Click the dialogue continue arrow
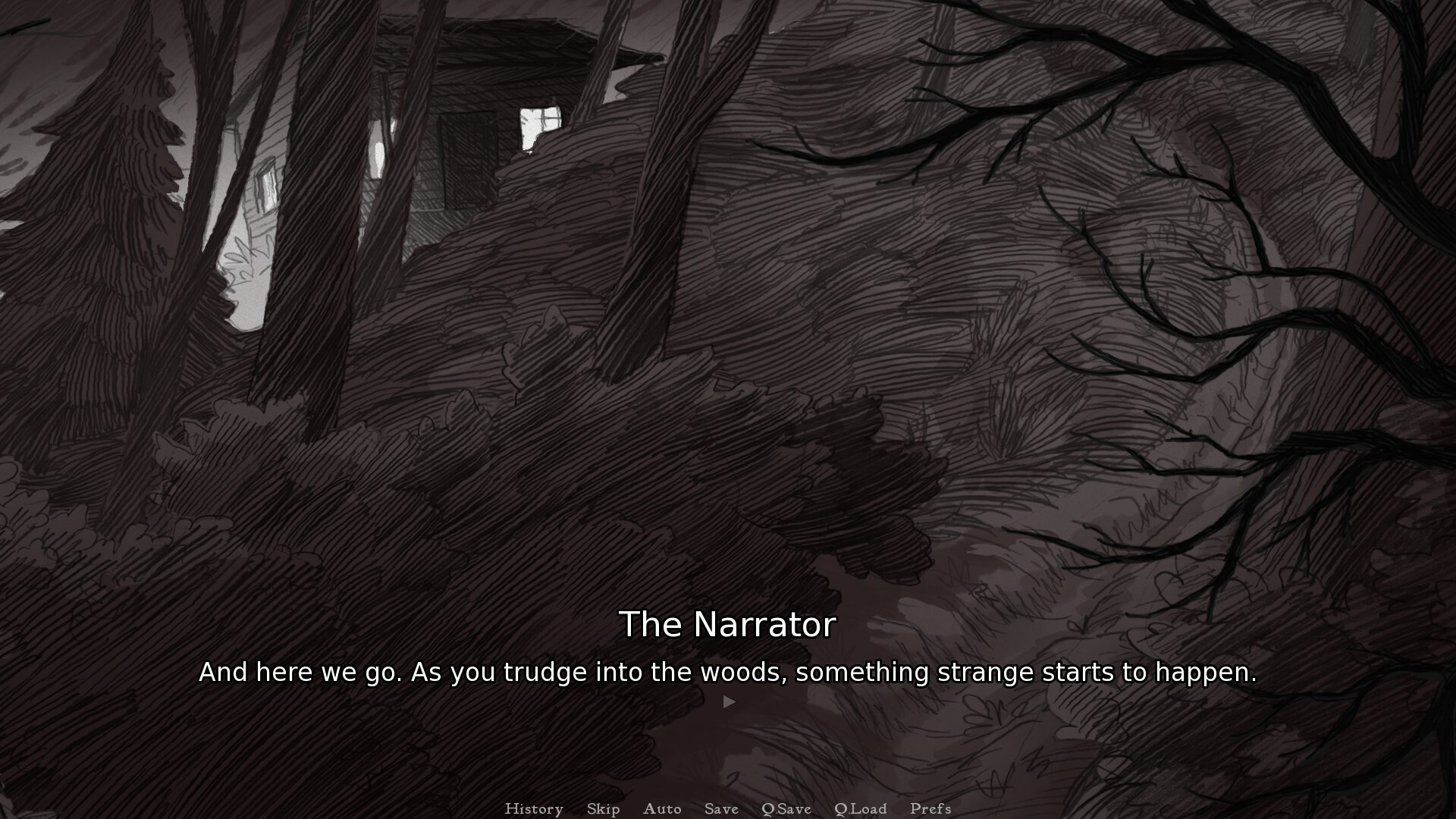Screen dimensions: 1456x819 [x=729, y=701]
